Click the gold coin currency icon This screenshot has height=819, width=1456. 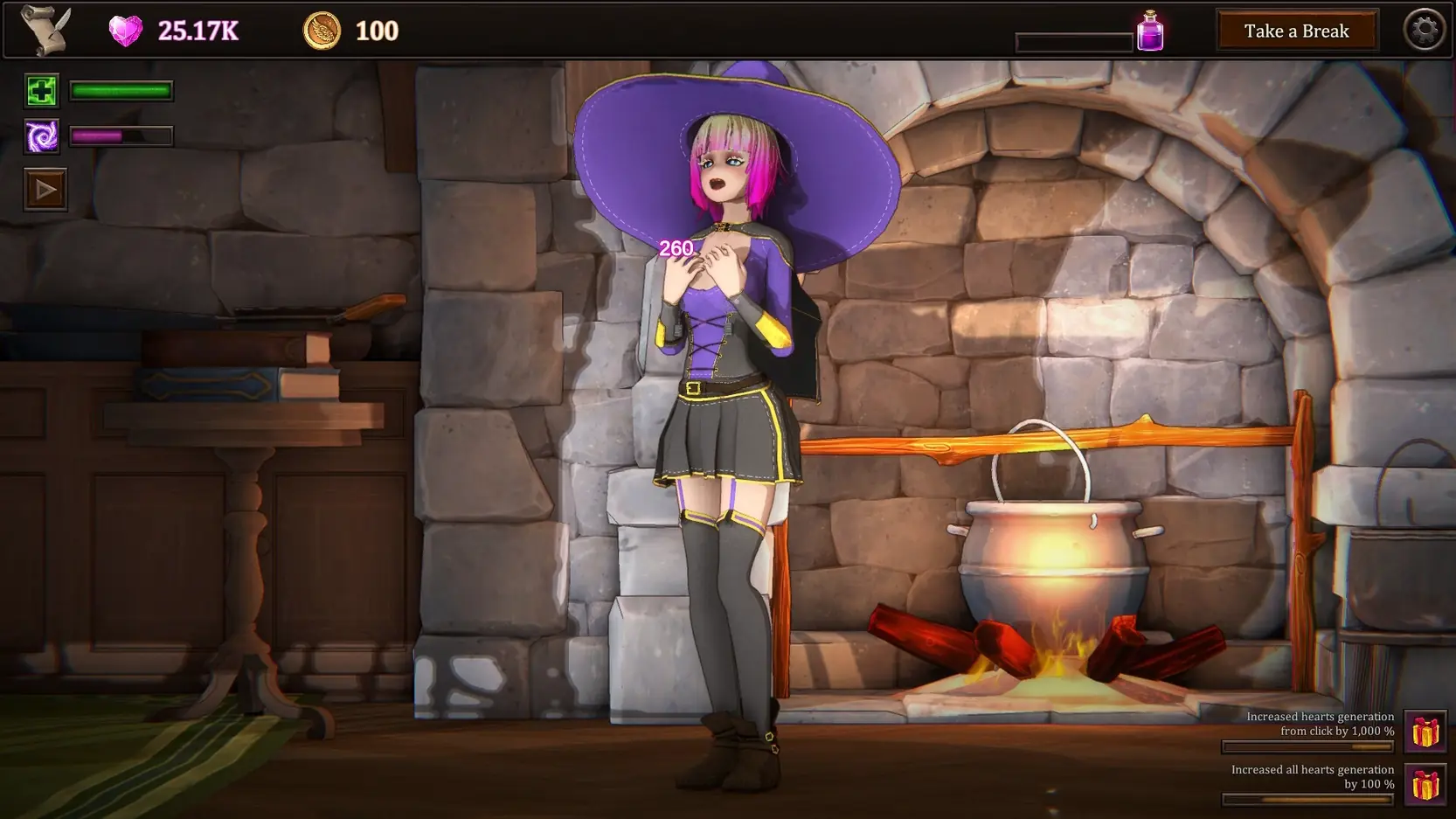(x=322, y=31)
